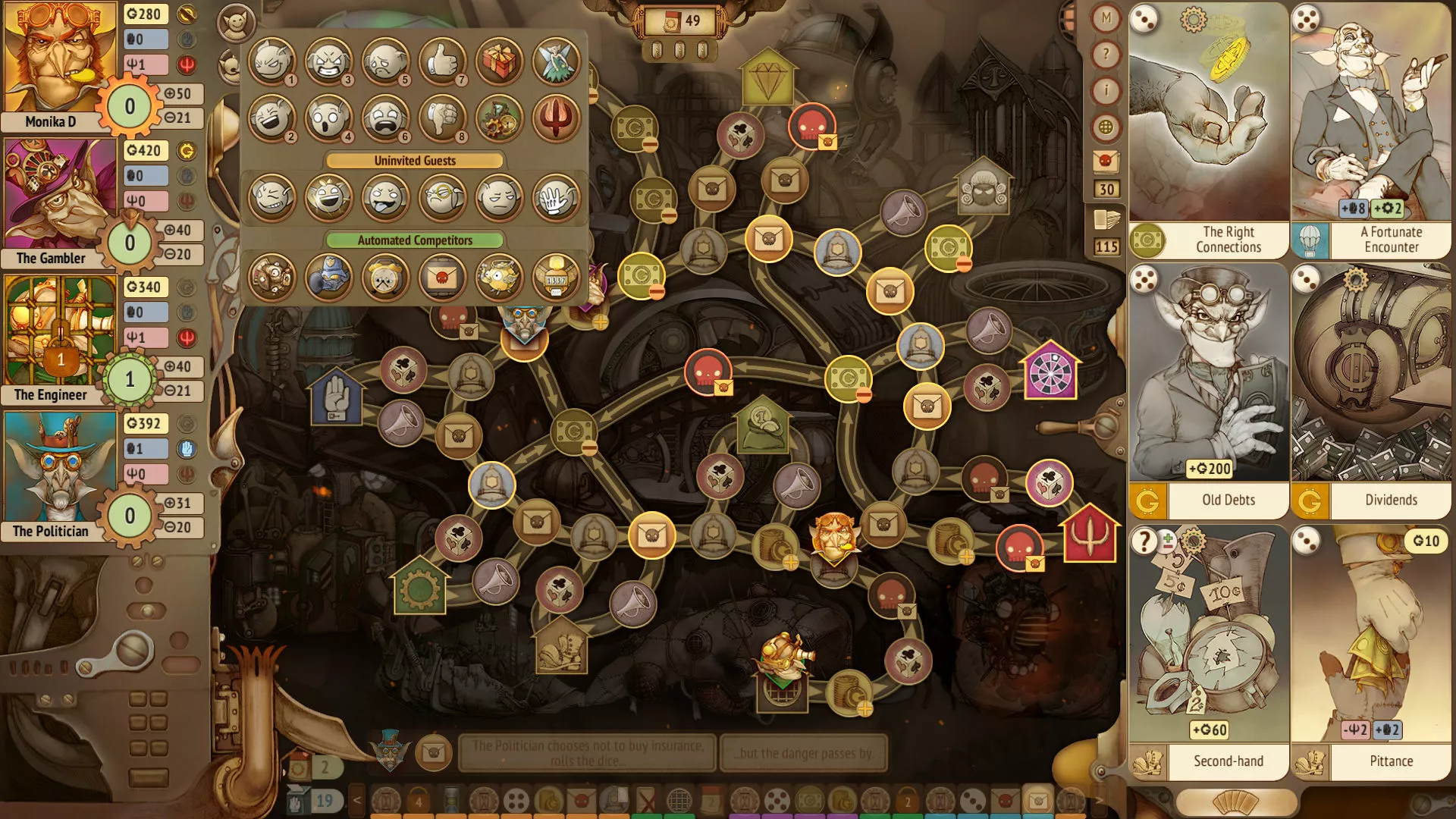
Task: Toggle the emote panel gremlin face button
Action: [x=236, y=24]
